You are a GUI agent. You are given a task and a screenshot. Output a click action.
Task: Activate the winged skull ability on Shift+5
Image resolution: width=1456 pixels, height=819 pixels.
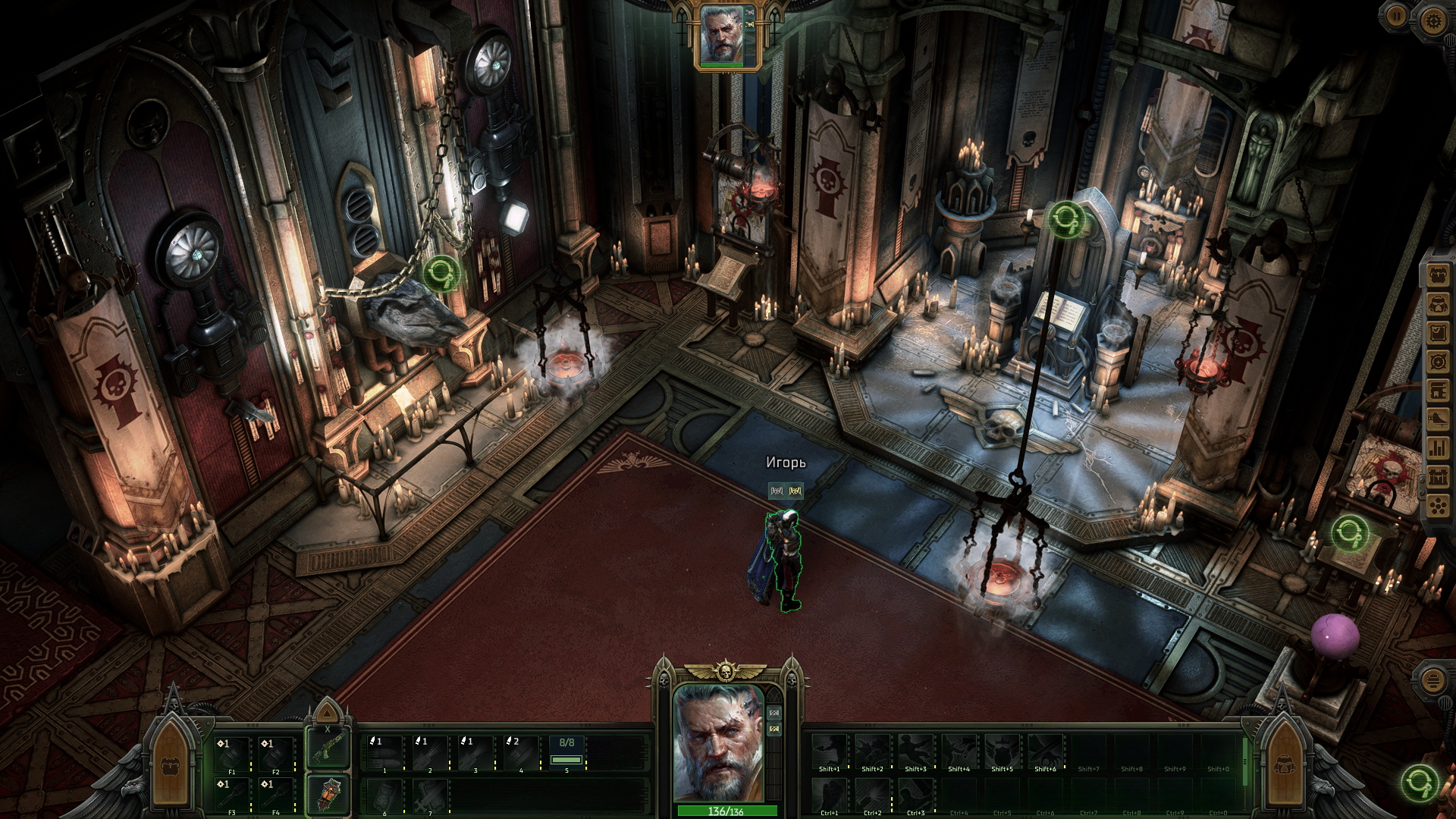click(1002, 752)
